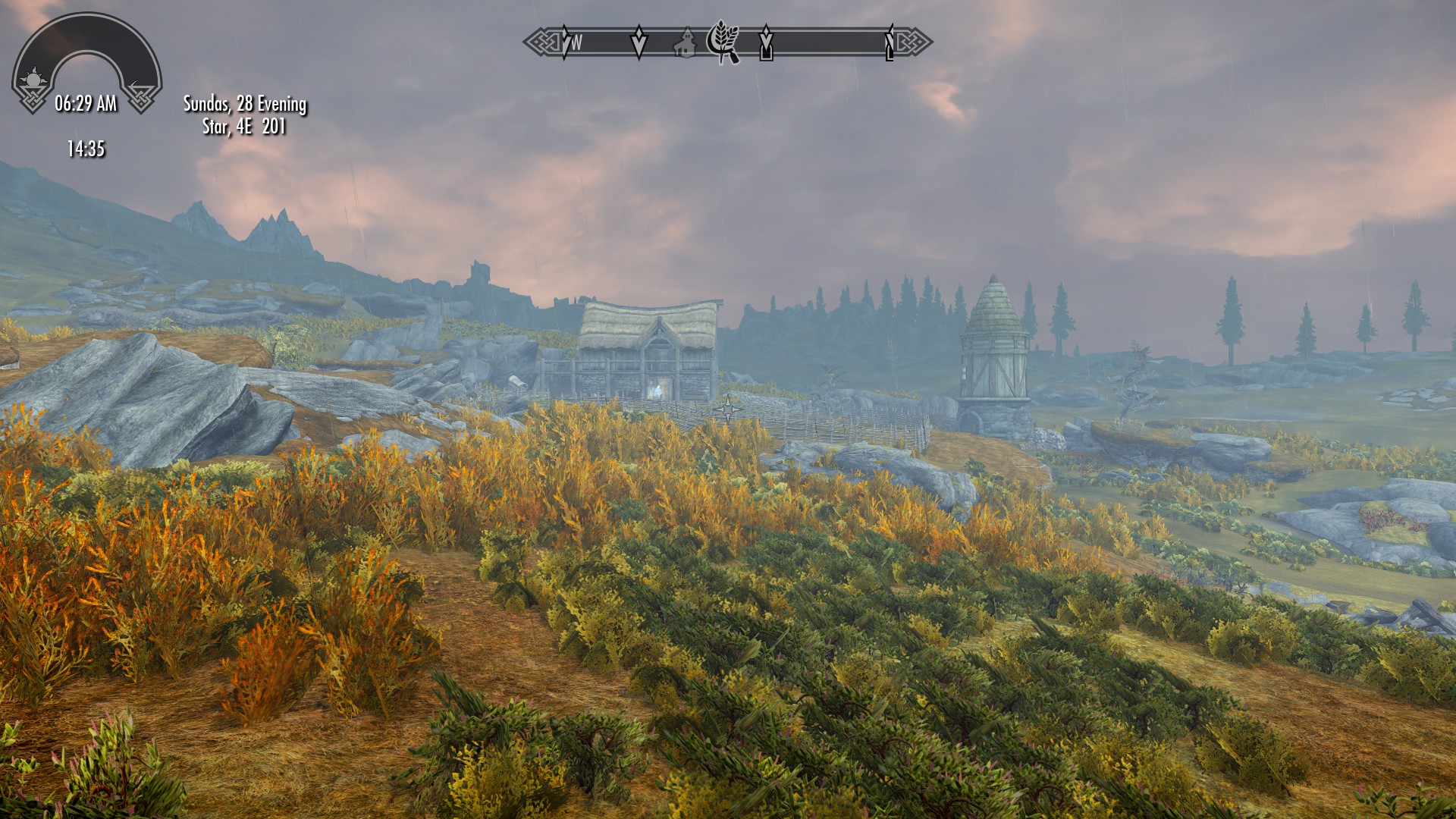
Task: Click the 14:35 real-time clock readout
Action: pos(86,147)
